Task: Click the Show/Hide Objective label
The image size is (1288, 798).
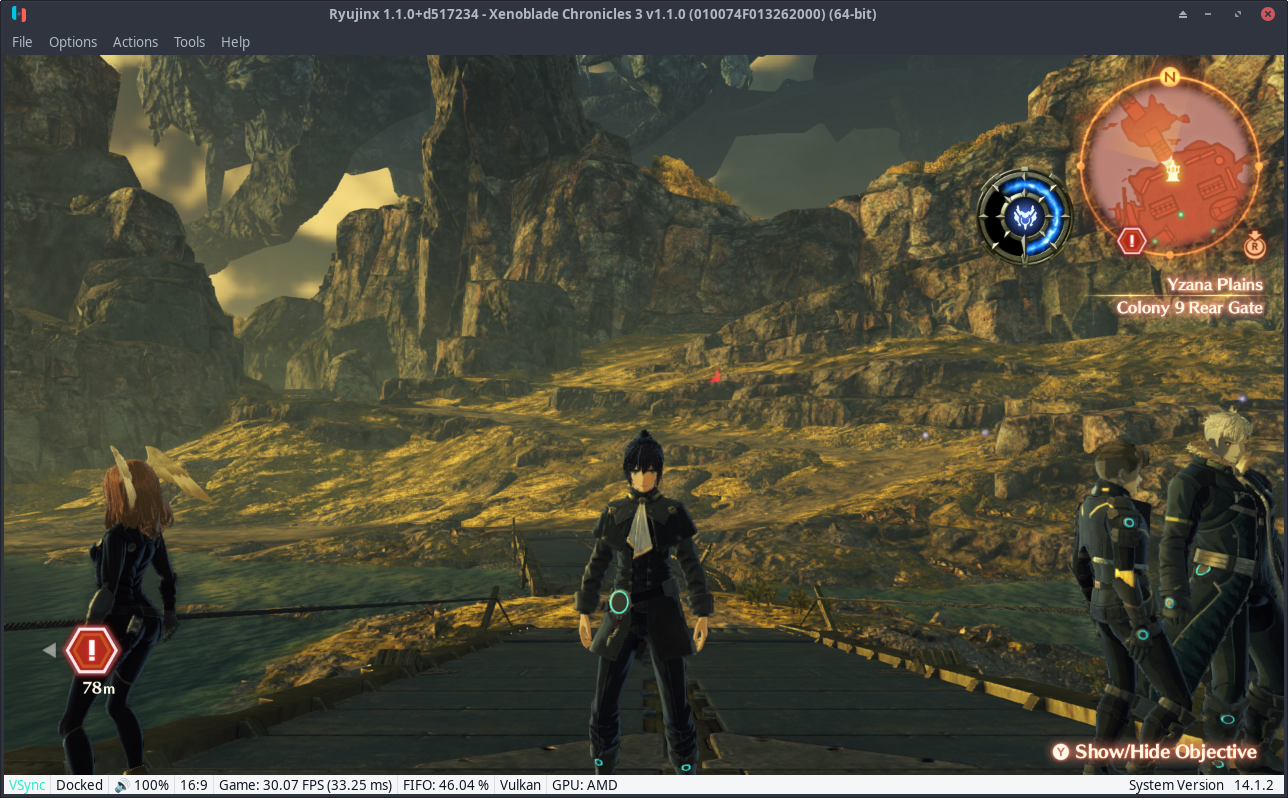Action: 1165,751
